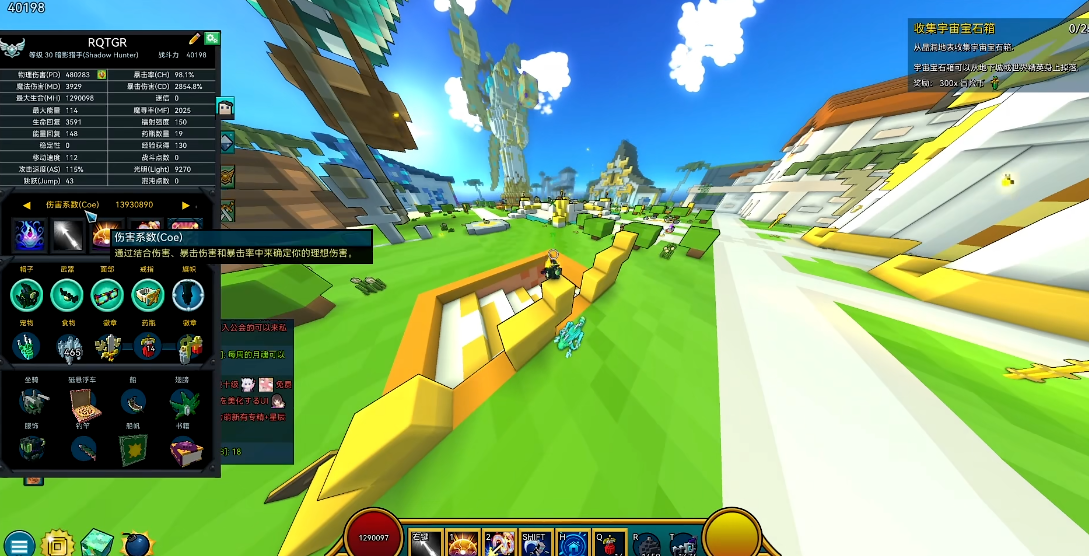
Task: Select the hat equipment slot
Action: point(26,294)
